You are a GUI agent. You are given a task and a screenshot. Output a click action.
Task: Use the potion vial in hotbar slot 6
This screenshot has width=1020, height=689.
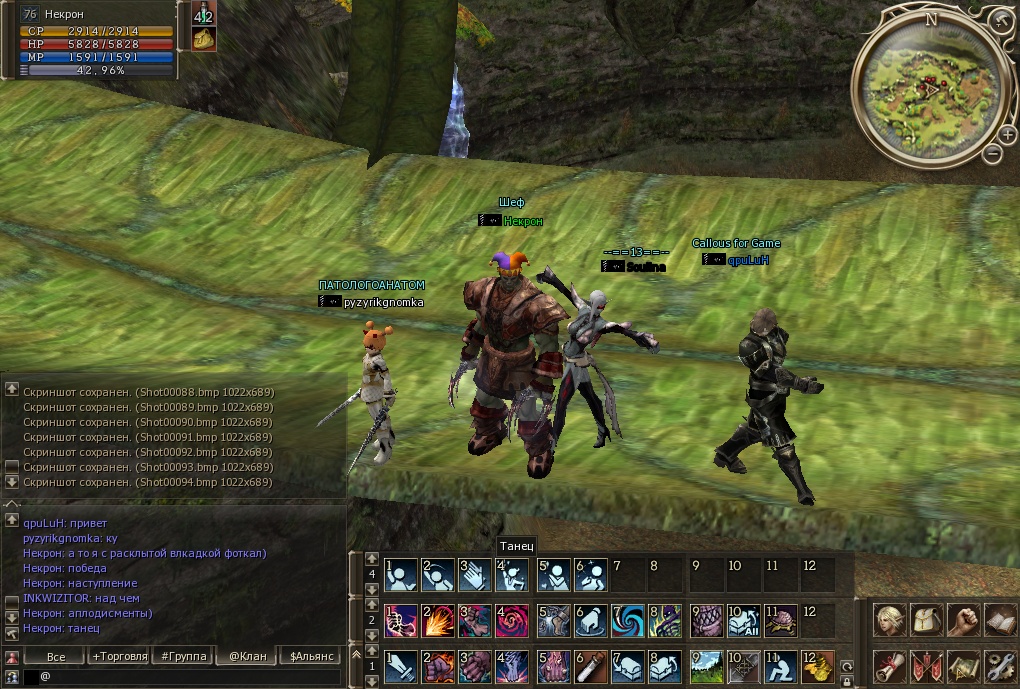(590, 666)
